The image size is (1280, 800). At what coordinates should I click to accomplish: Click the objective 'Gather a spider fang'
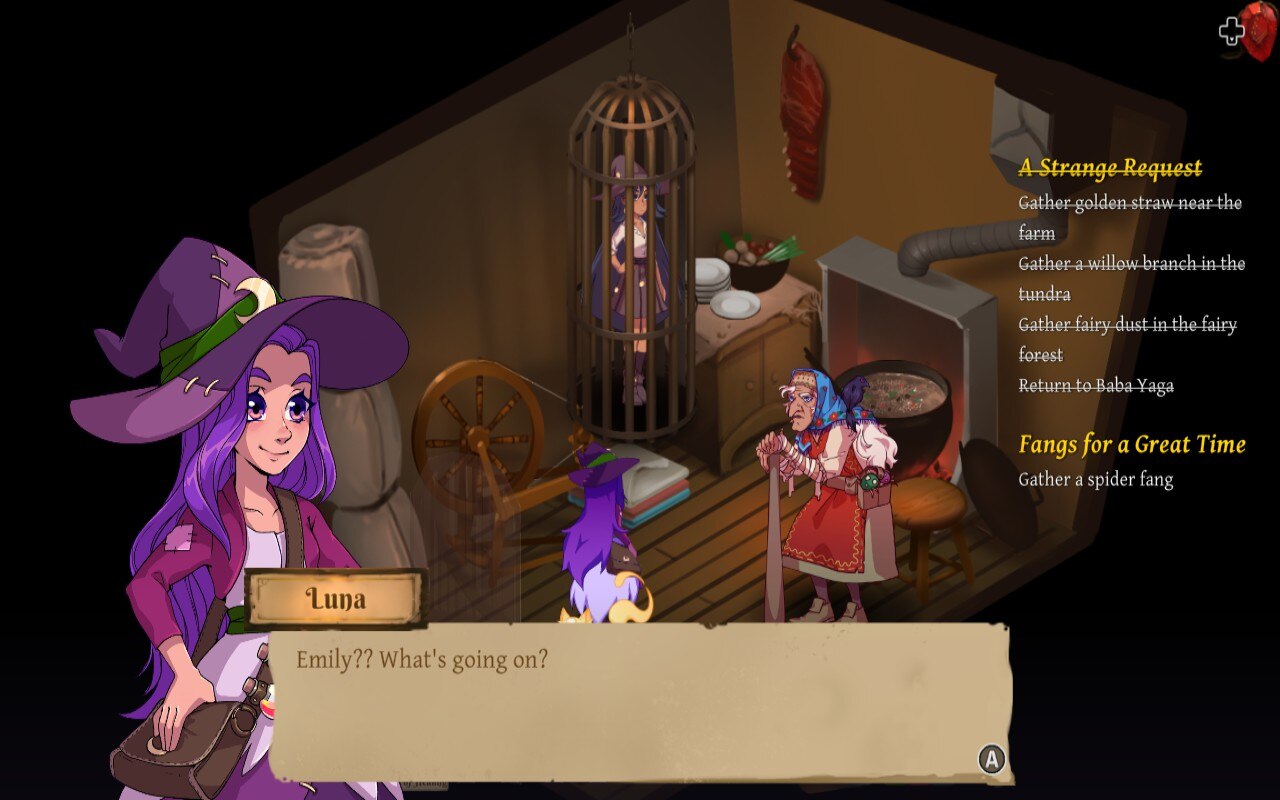pyautogui.click(x=1096, y=479)
